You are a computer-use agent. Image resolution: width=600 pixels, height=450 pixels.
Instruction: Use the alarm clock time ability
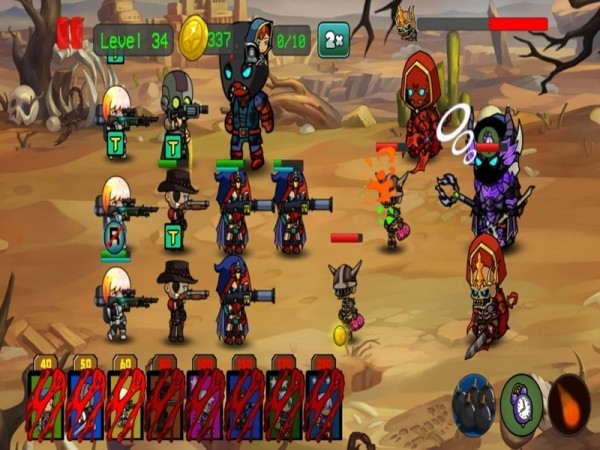[522, 404]
